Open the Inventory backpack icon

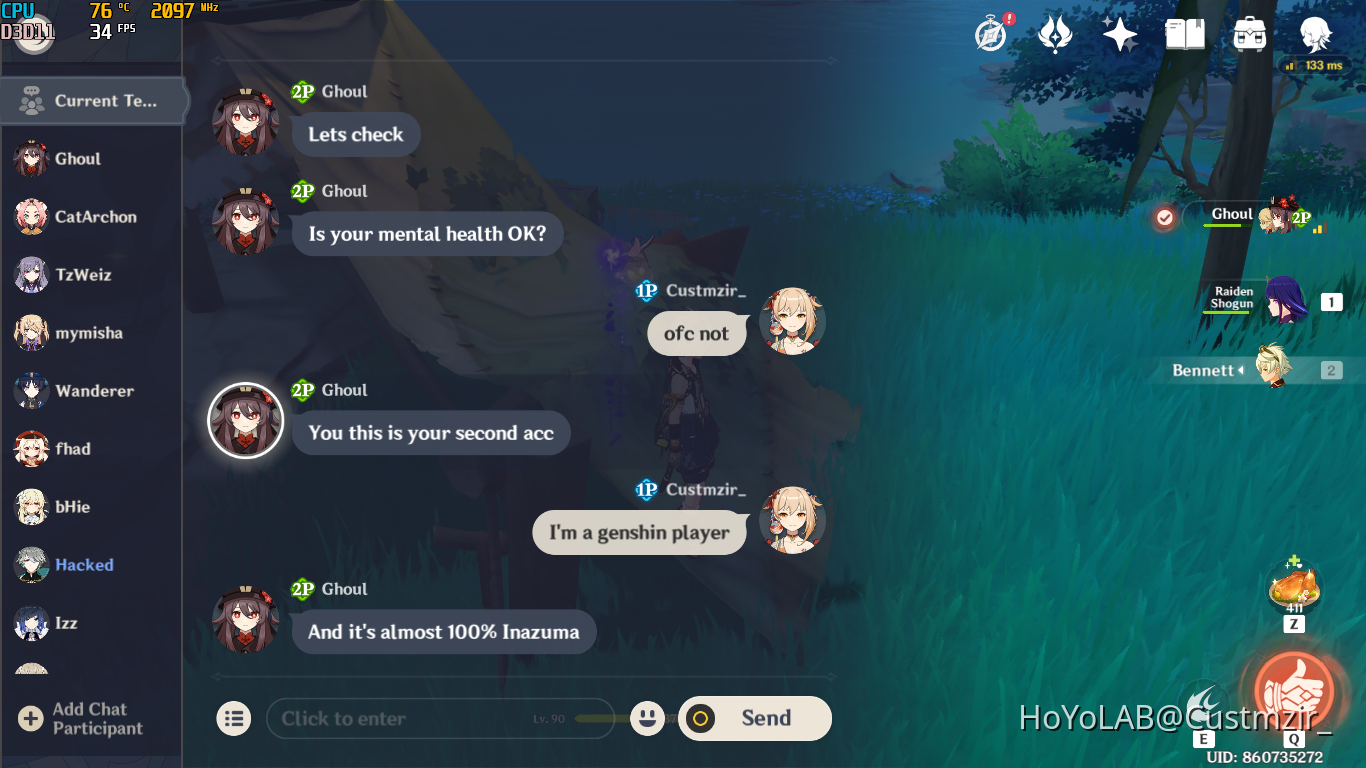1249,33
